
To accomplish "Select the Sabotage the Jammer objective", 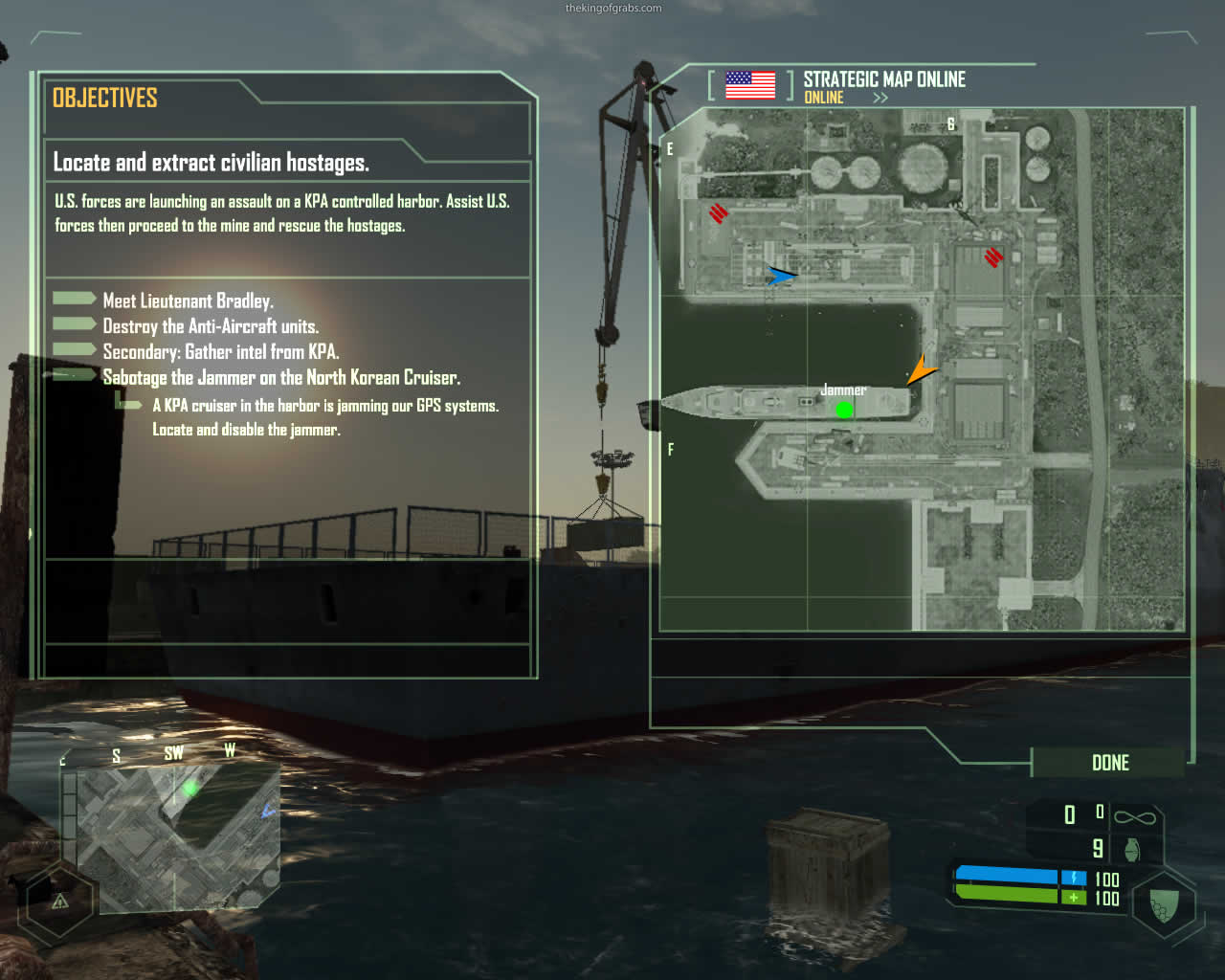I will (281, 378).
